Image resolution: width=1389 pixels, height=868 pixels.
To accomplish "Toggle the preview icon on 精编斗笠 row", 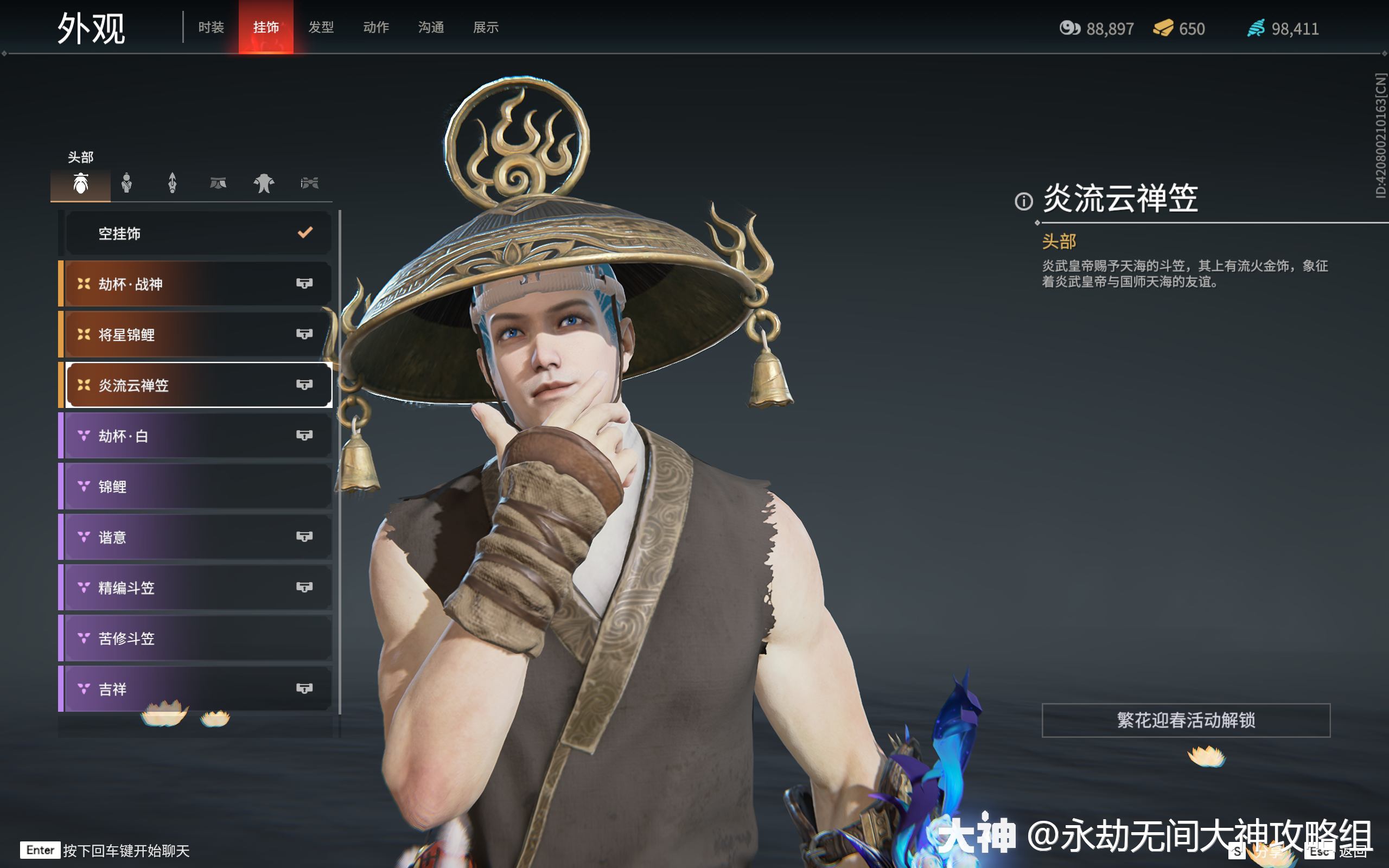I will coord(305,588).
